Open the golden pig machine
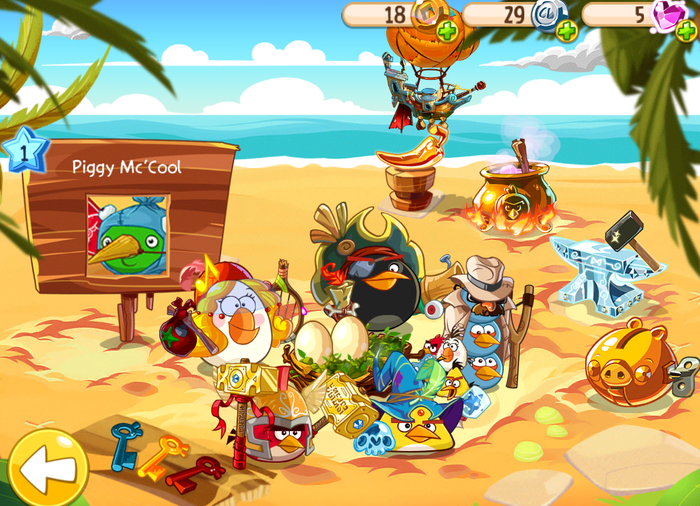This screenshot has height=506, width=700. click(x=635, y=361)
